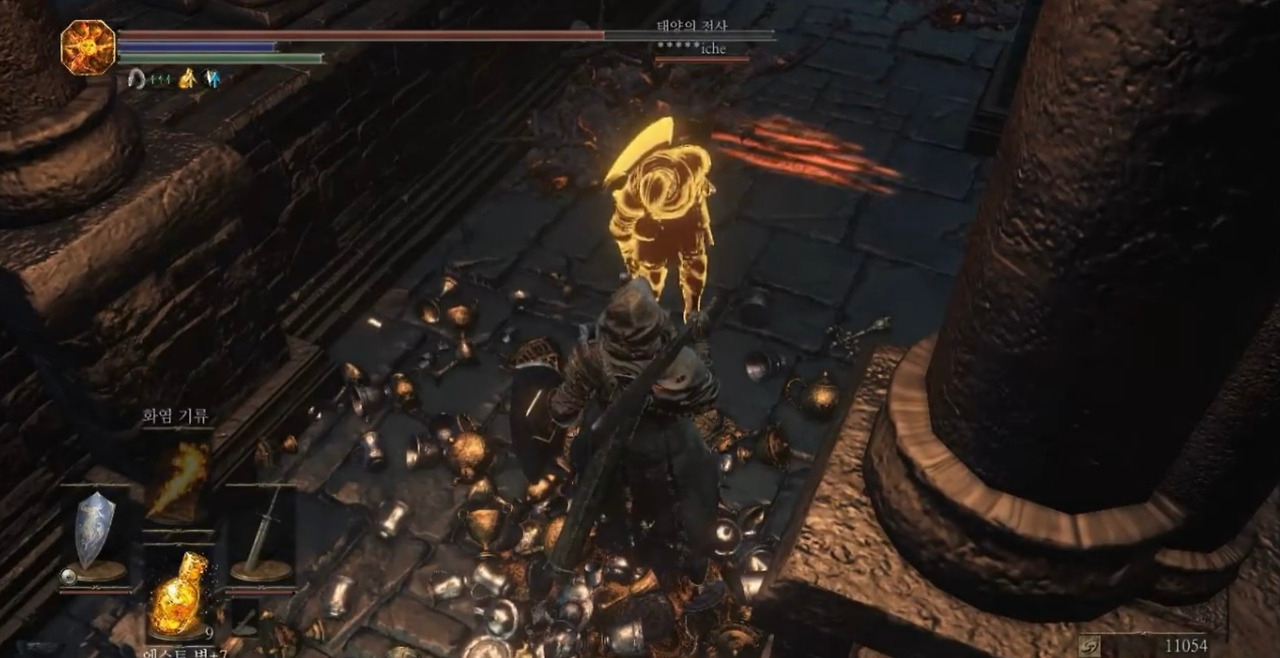This screenshot has height=658, width=1280.
Task: Click the green stamina regeneration buff icon
Action: point(161,80)
